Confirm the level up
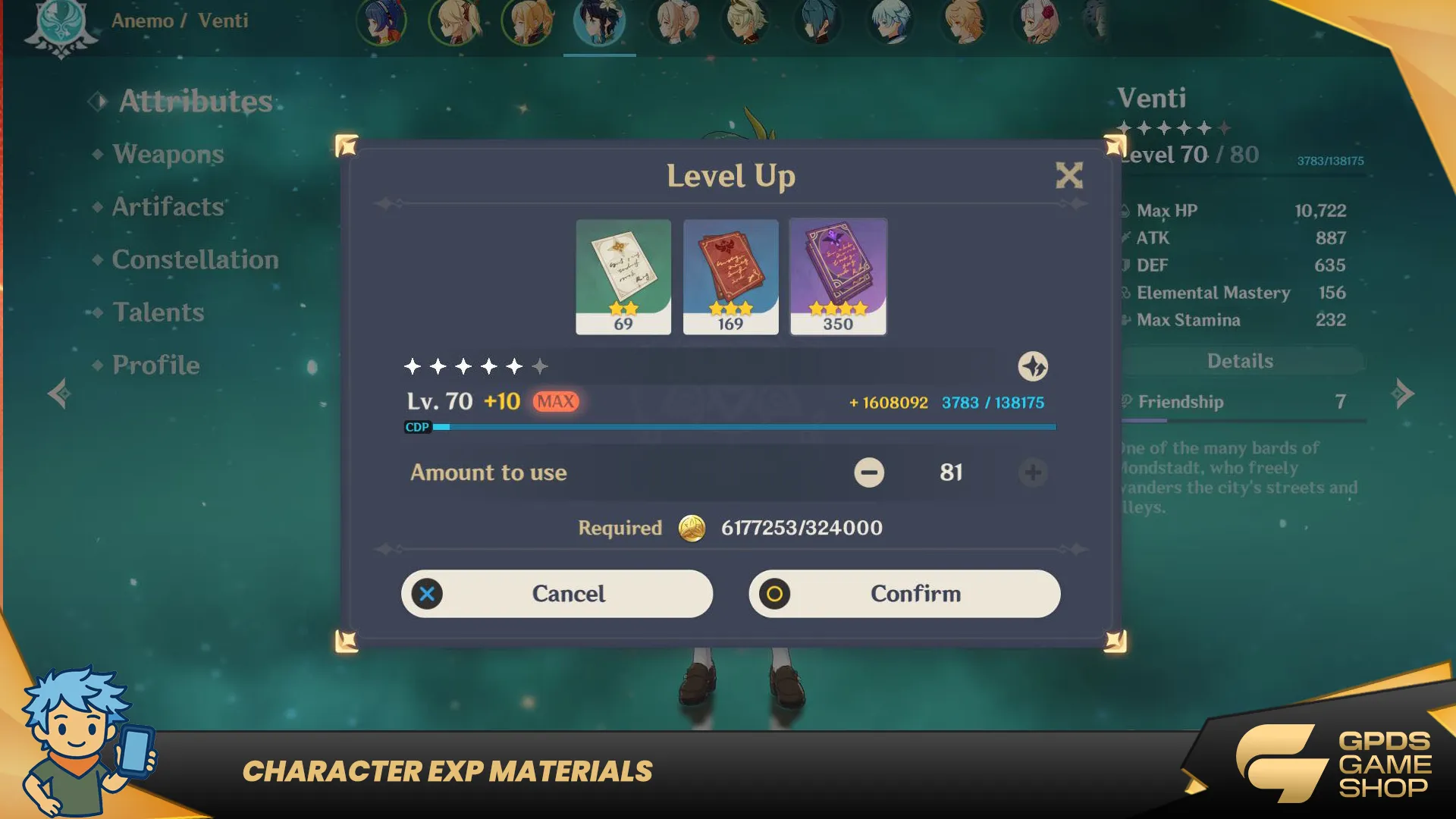Screen dimensions: 1456x819 point(904,594)
